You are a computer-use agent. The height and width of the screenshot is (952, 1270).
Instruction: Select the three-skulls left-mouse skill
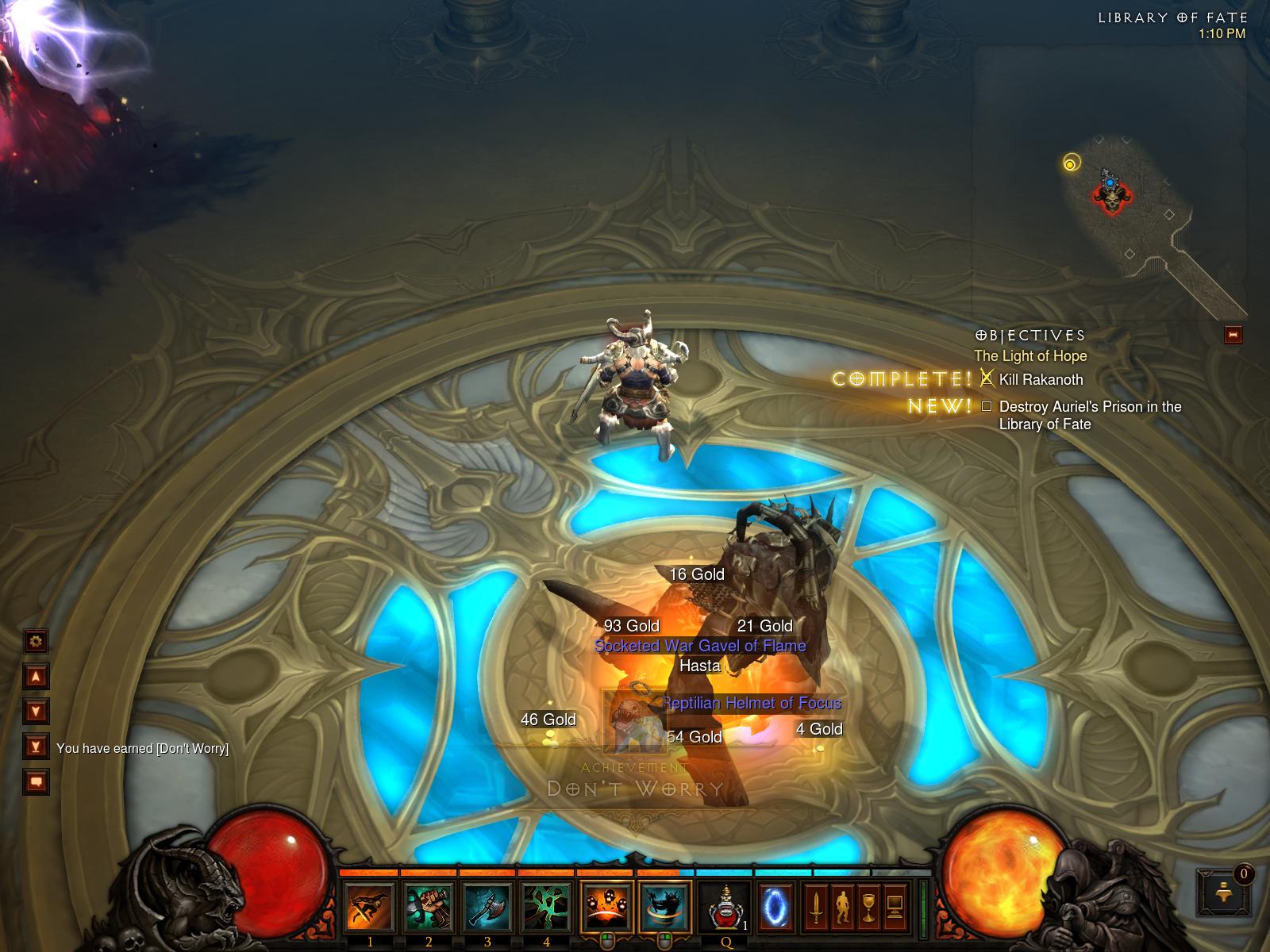point(607,907)
